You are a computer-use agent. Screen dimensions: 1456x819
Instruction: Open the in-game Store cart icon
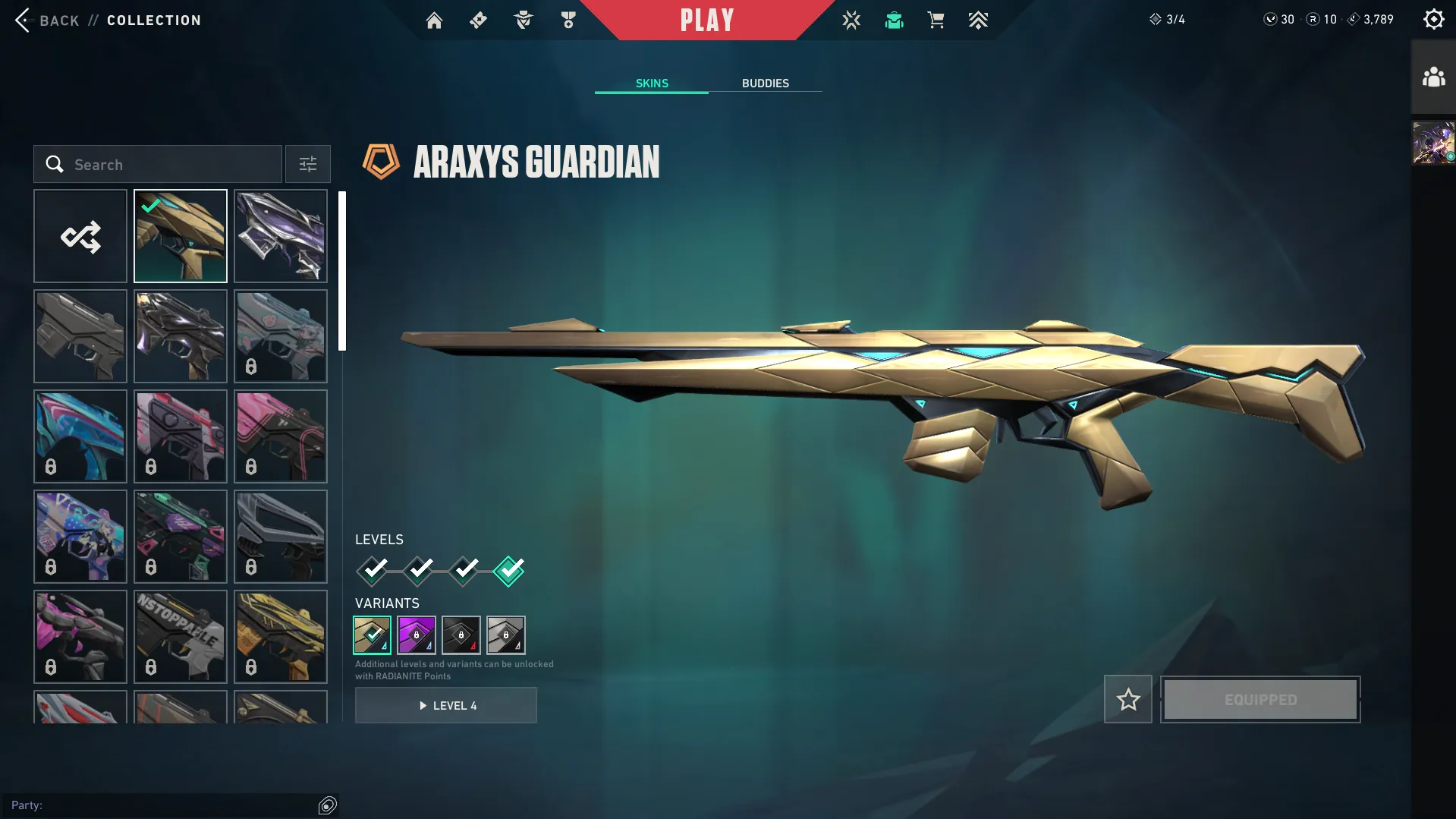tap(936, 20)
